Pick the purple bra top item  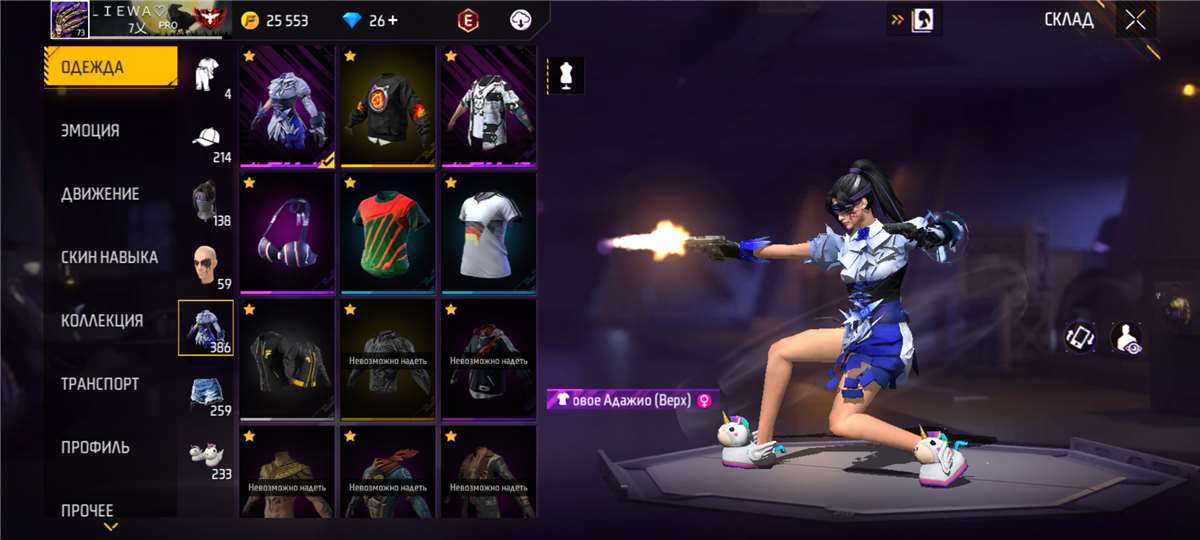point(287,234)
